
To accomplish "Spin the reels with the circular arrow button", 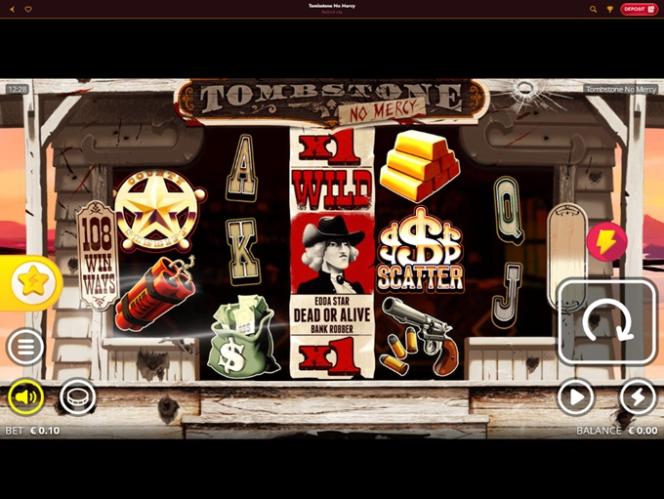I will pyautogui.click(x=607, y=321).
